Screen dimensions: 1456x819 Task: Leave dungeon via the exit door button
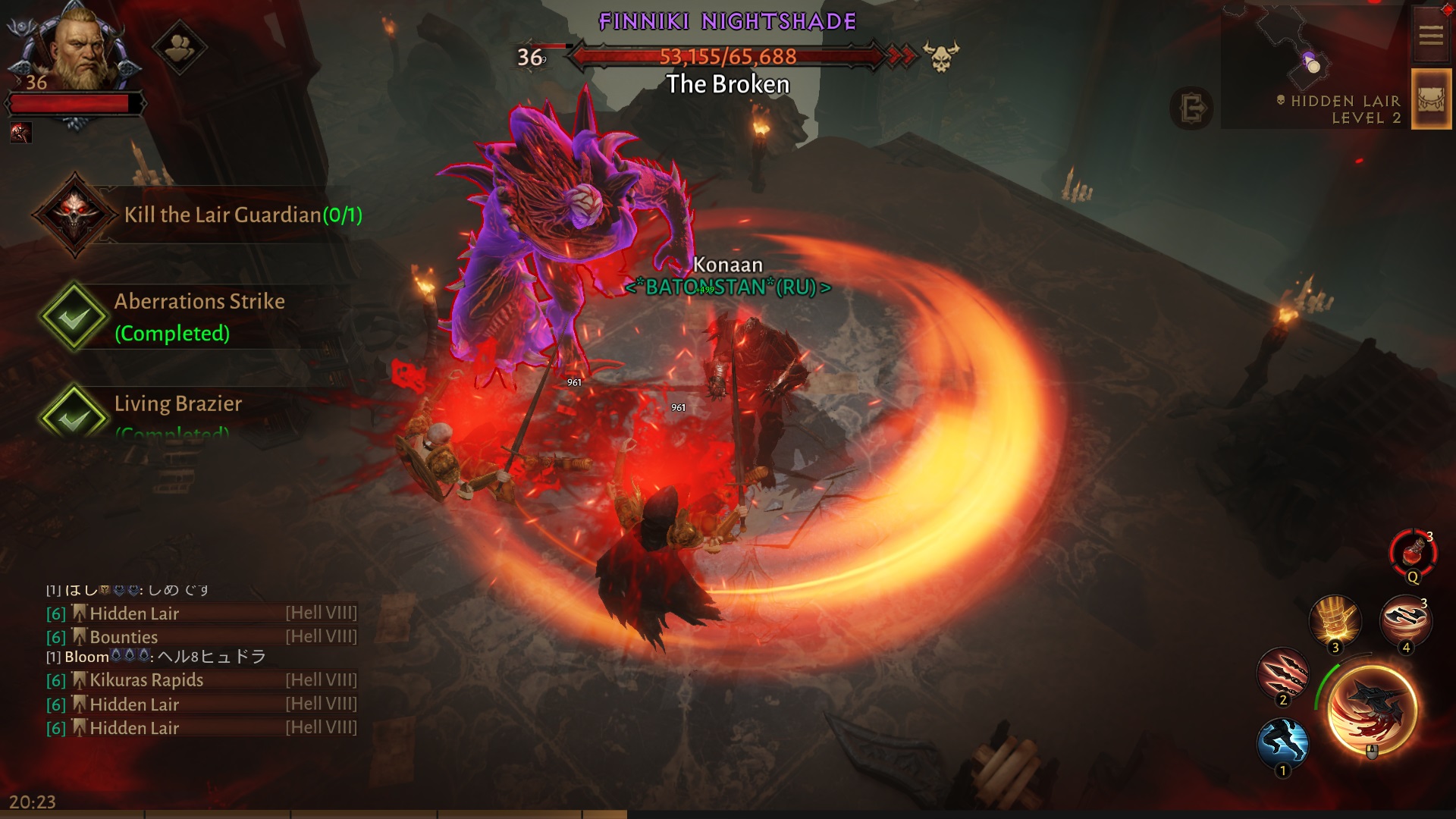click(x=1191, y=108)
